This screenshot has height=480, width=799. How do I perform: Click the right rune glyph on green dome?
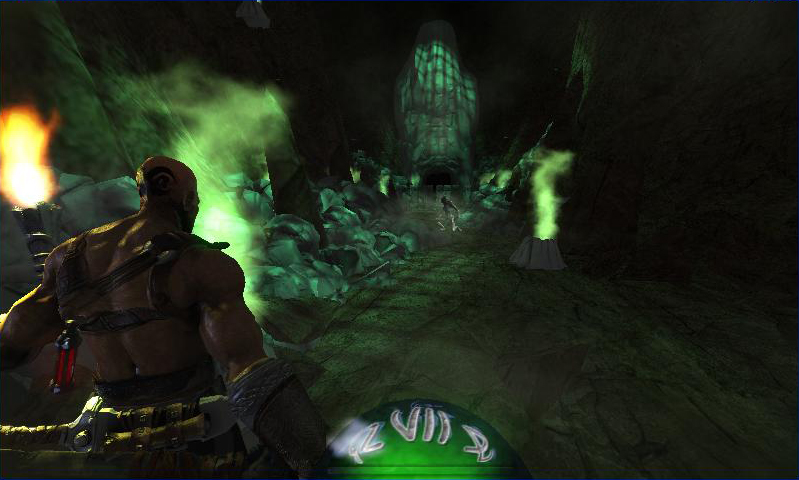[x=478, y=441]
